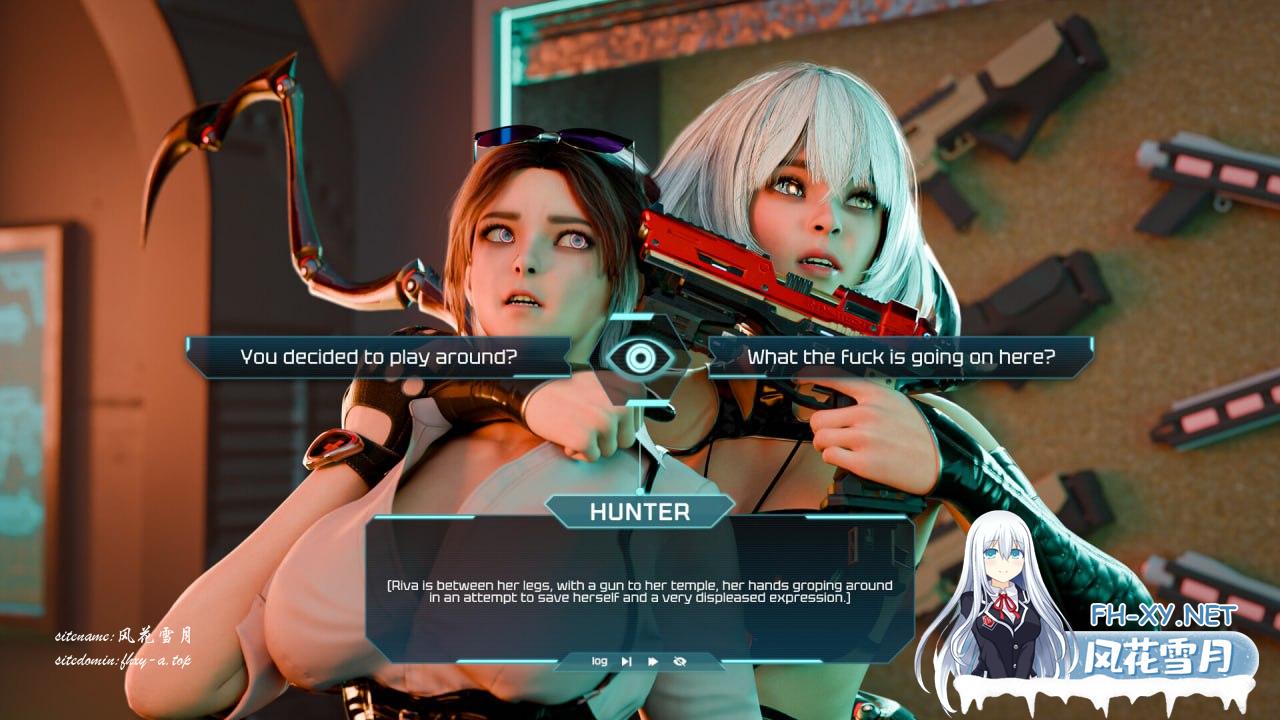Click the auto-play icon next to log
The image size is (1280, 720).
(626, 661)
